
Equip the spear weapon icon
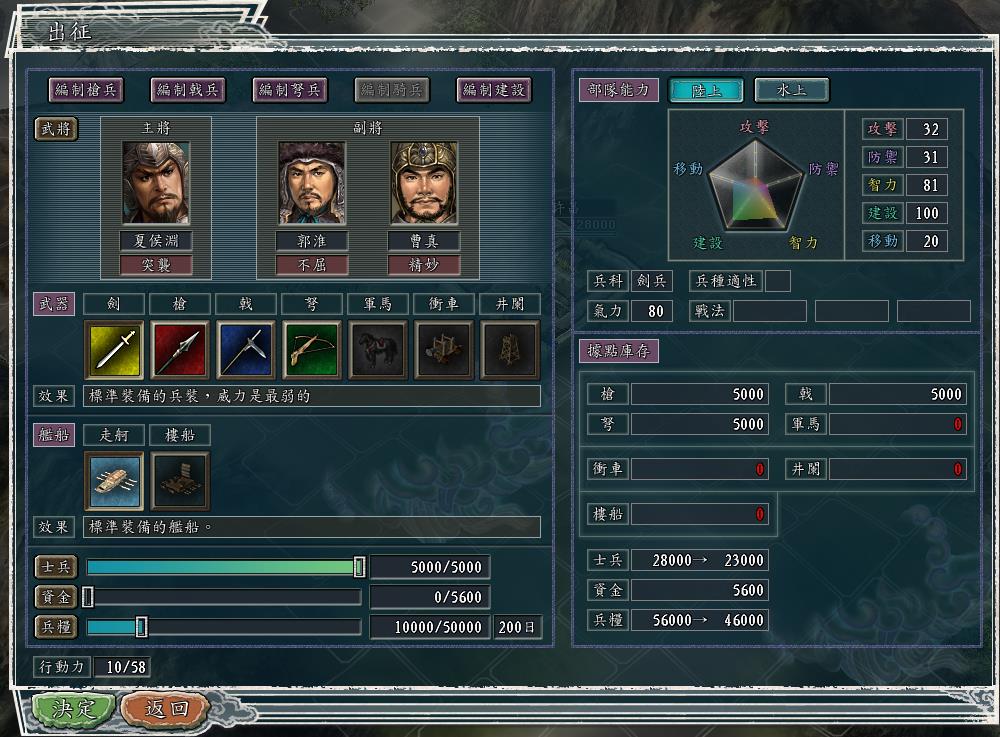[180, 349]
